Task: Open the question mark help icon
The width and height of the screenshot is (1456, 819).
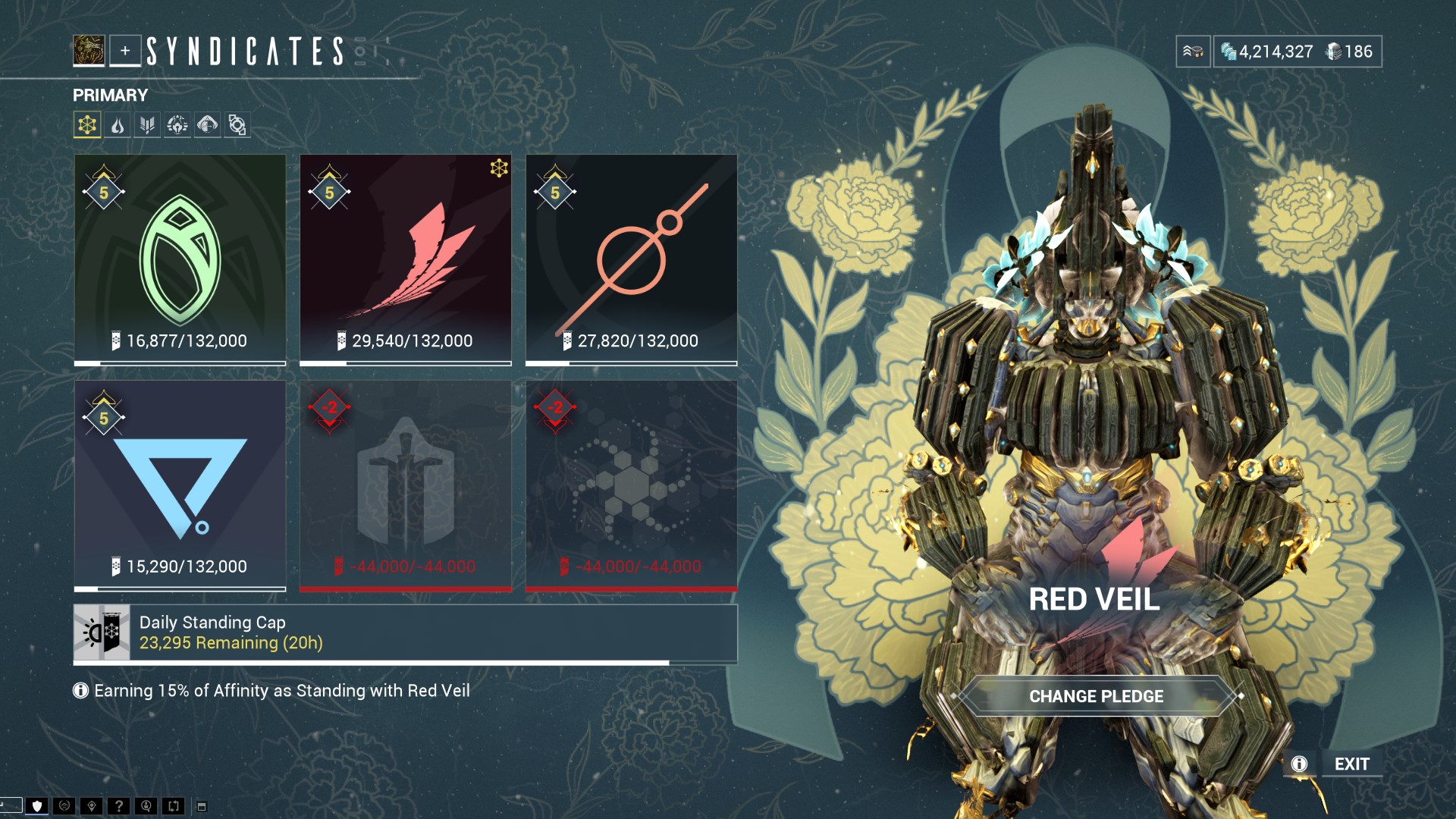Action: point(119,806)
